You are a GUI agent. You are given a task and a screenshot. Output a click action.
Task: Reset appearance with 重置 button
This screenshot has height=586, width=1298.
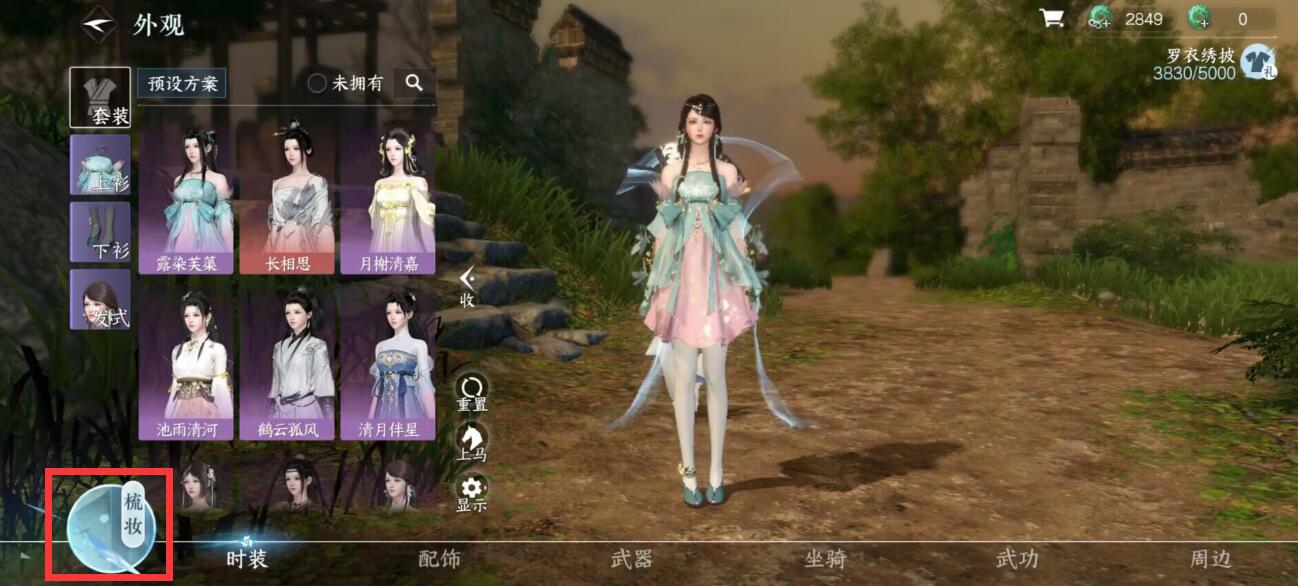pos(472,393)
